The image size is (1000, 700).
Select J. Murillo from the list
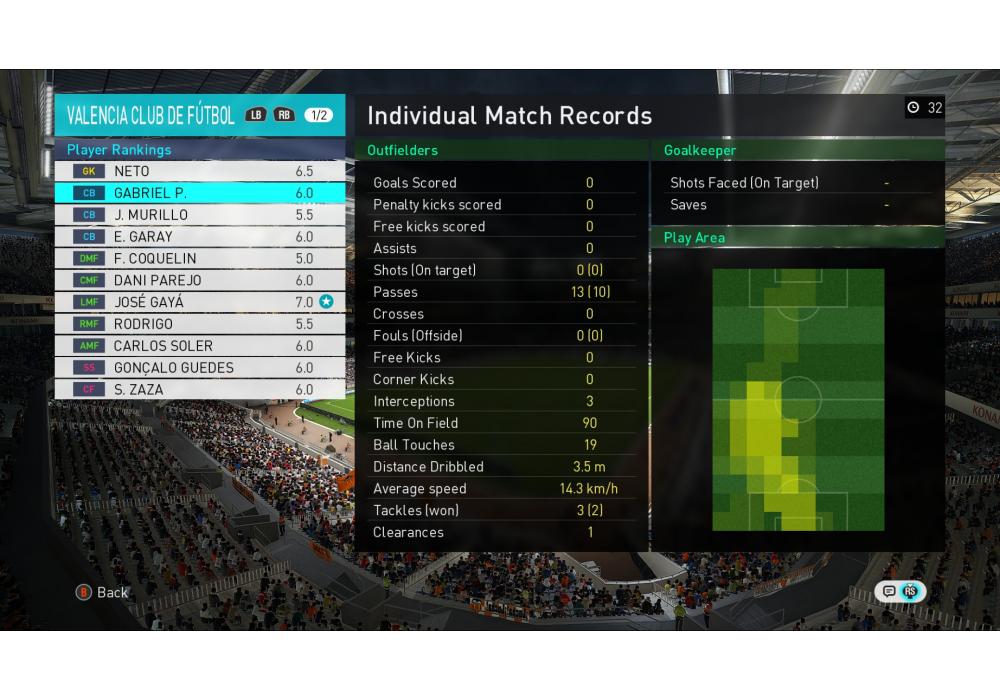pos(200,215)
